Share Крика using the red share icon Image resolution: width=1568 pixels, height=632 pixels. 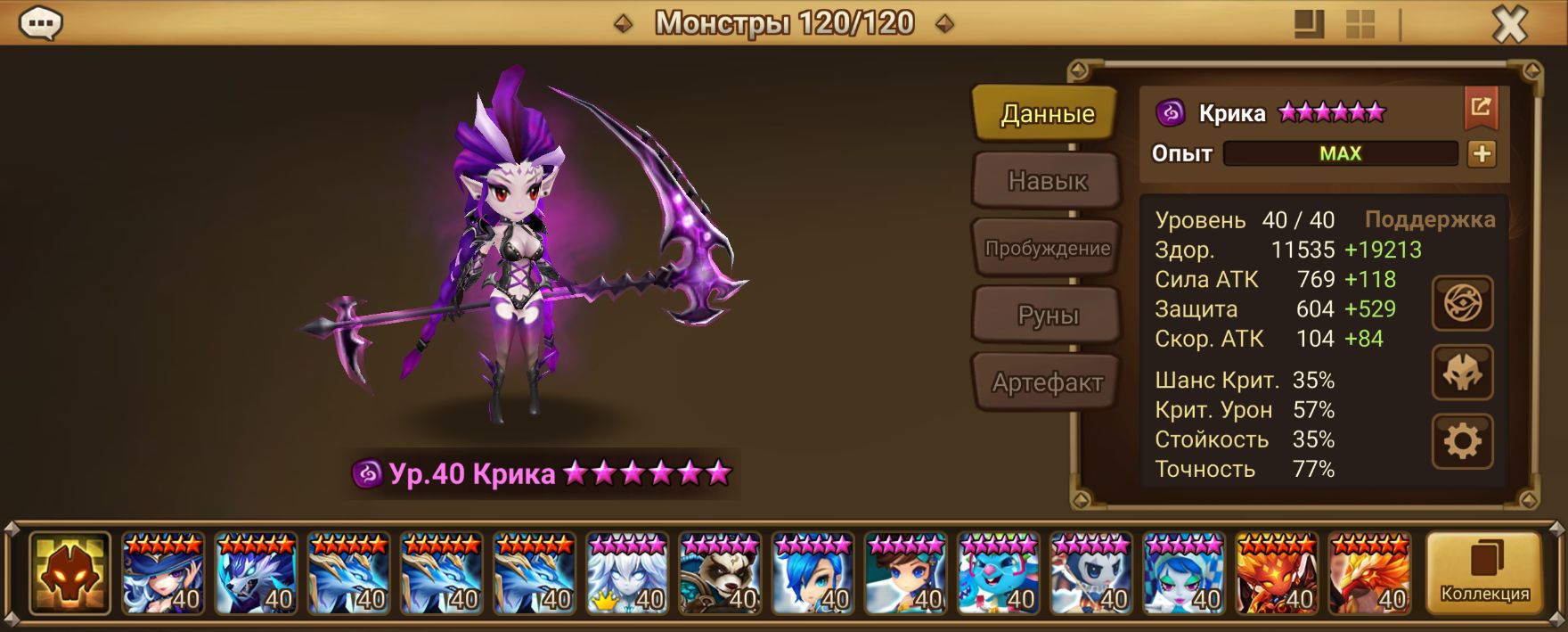point(1481,108)
